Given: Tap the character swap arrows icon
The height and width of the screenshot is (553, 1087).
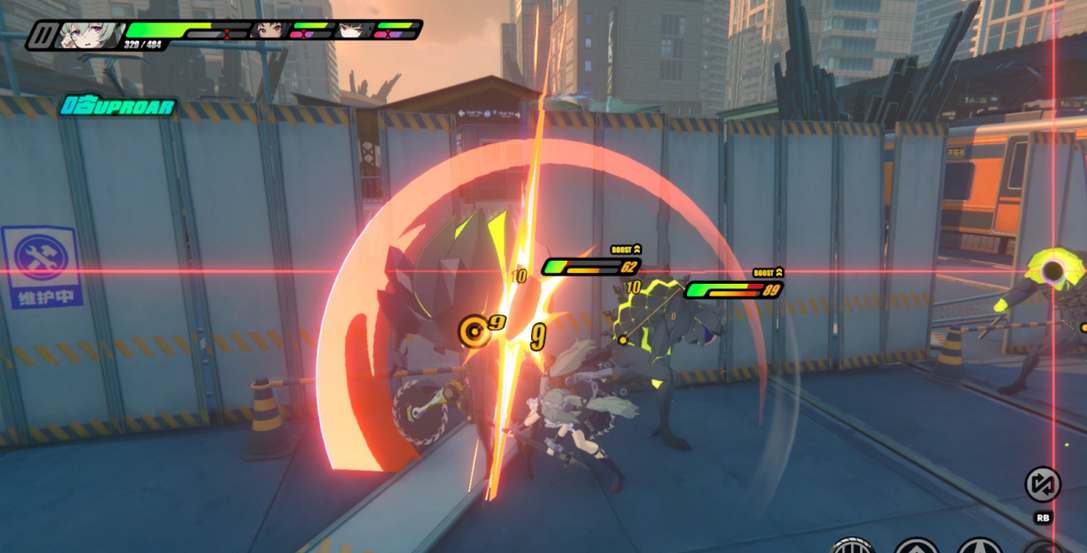Looking at the screenshot, I should [x=1042, y=485].
